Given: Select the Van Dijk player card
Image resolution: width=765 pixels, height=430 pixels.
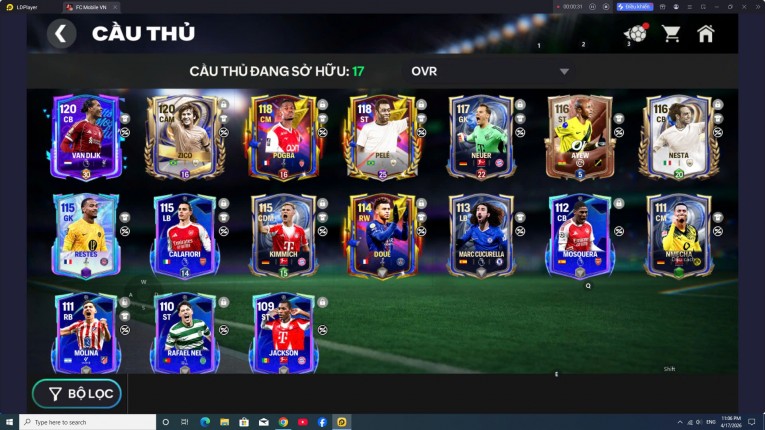Looking at the screenshot, I should point(85,137).
